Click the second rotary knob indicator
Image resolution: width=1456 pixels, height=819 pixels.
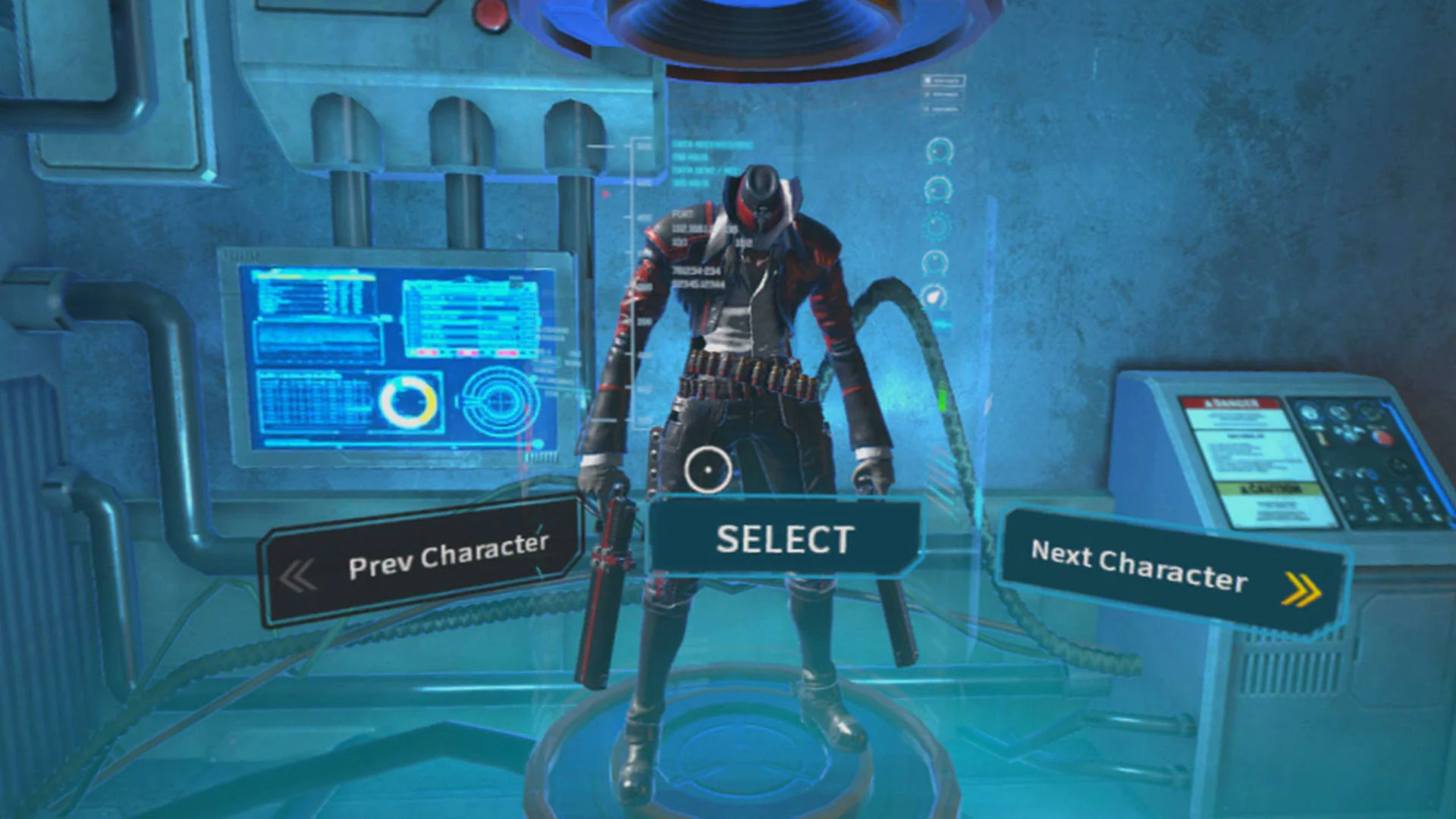pyautogui.click(x=937, y=188)
